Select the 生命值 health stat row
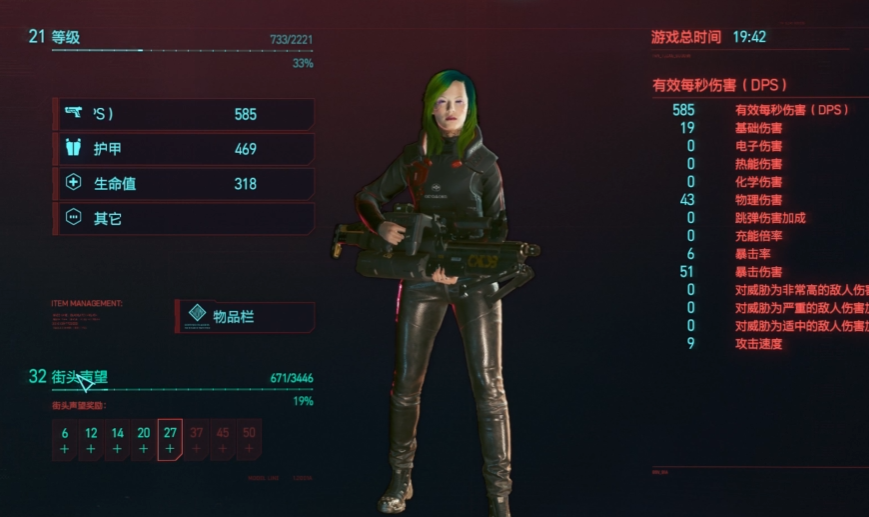This screenshot has height=517, width=869. [x=184, y=184]
